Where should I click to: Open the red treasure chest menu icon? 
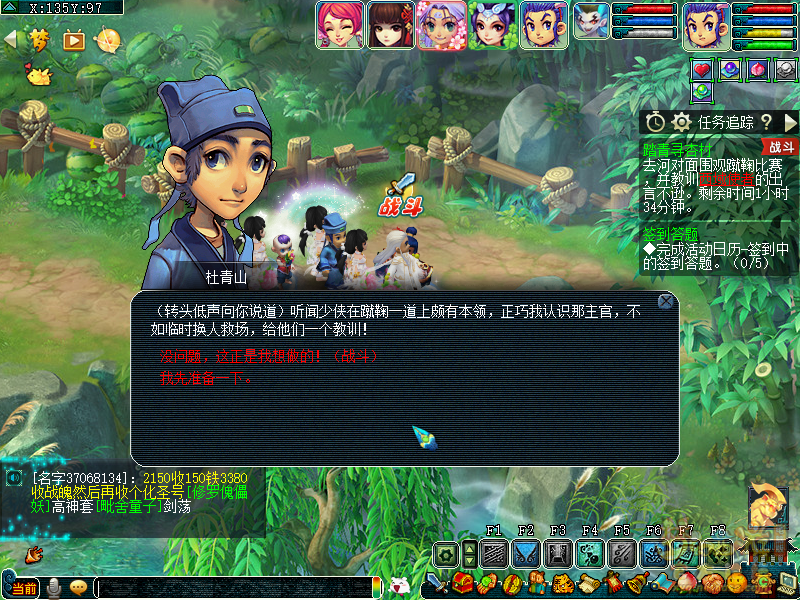(x=461, y=583)
